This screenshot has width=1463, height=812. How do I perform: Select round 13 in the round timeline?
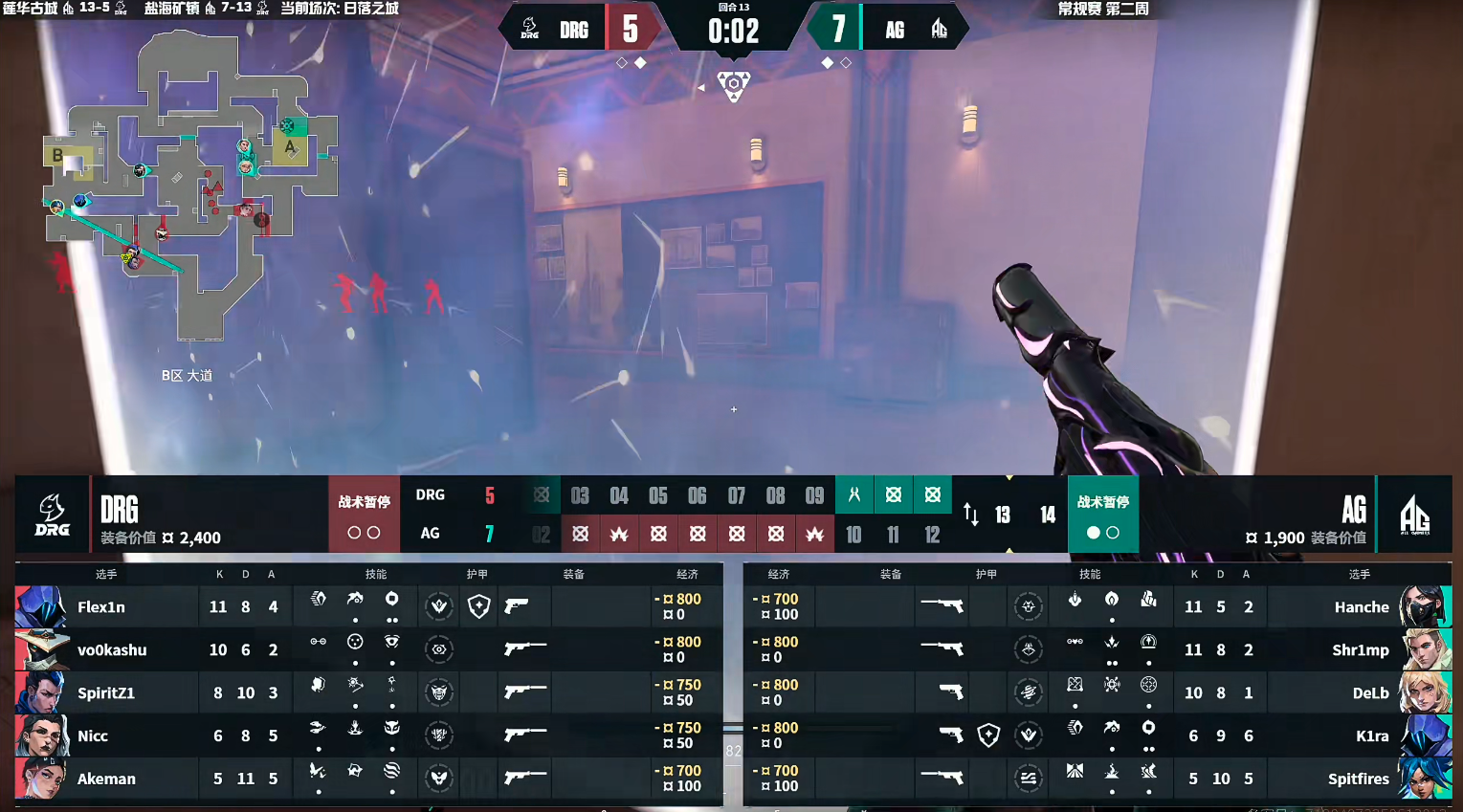click(x=1003, y=515)
